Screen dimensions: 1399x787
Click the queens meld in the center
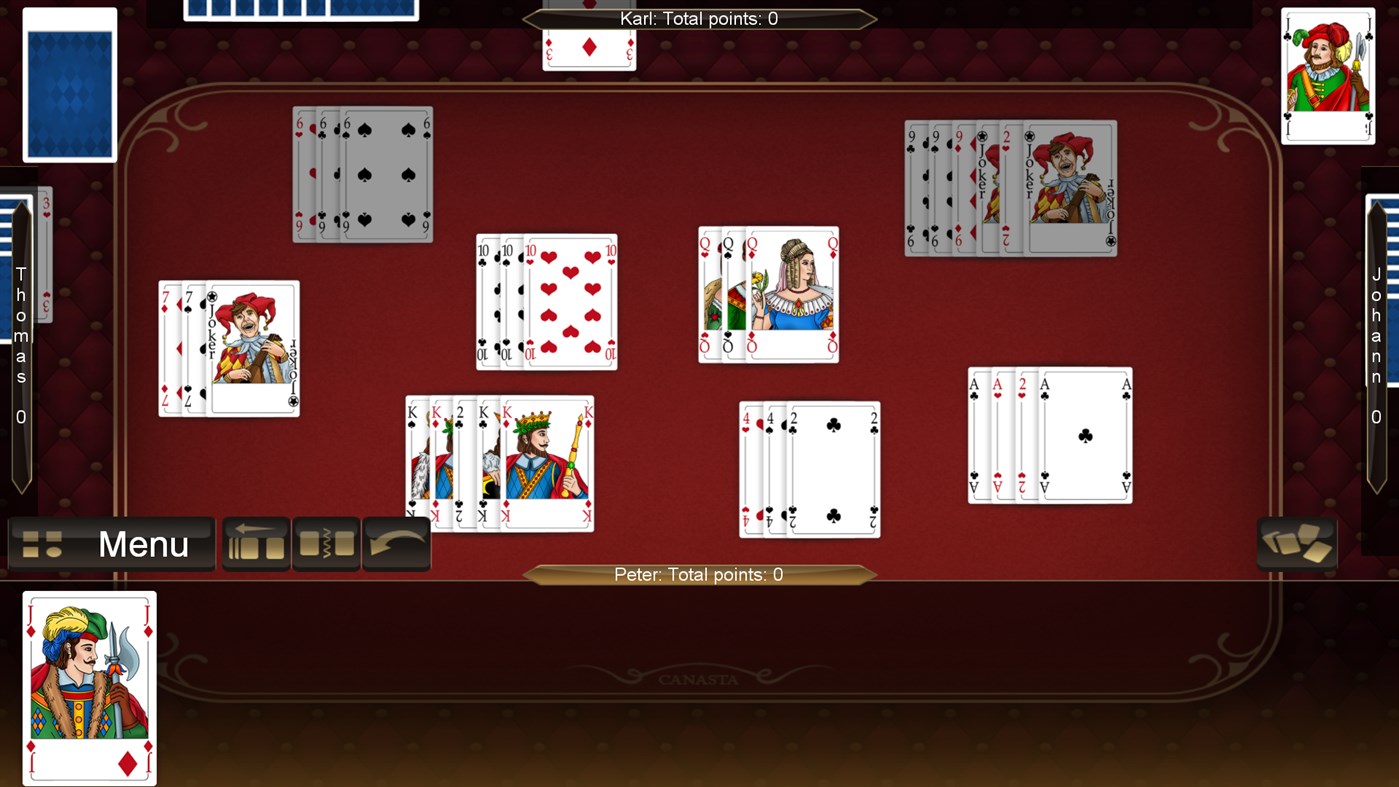point(767,293)
